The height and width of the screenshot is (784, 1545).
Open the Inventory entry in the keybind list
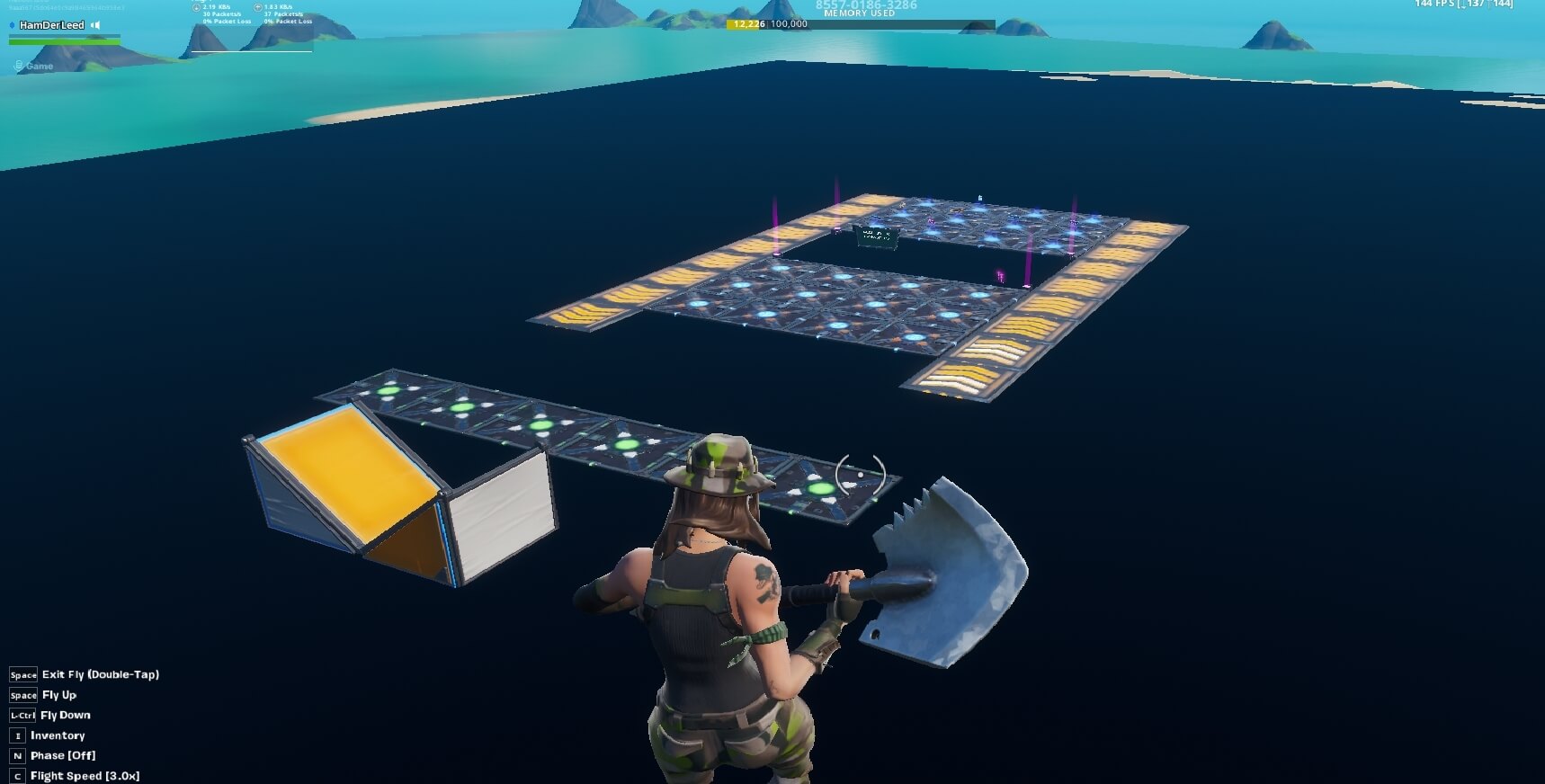pyautogui.click(x=58, y=735)
